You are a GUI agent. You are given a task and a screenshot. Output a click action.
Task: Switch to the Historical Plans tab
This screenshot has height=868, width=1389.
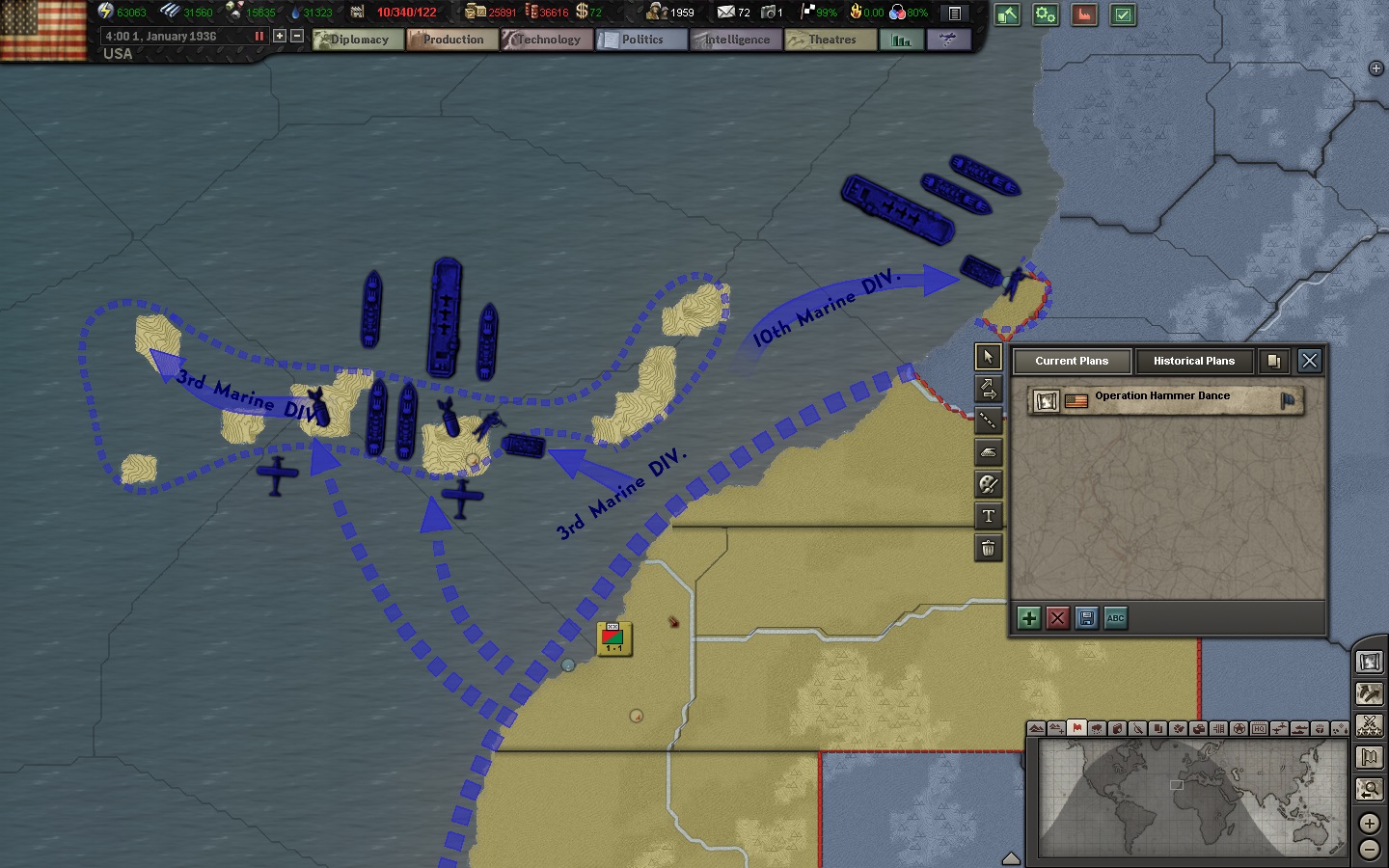click(x=1194, y=362)
